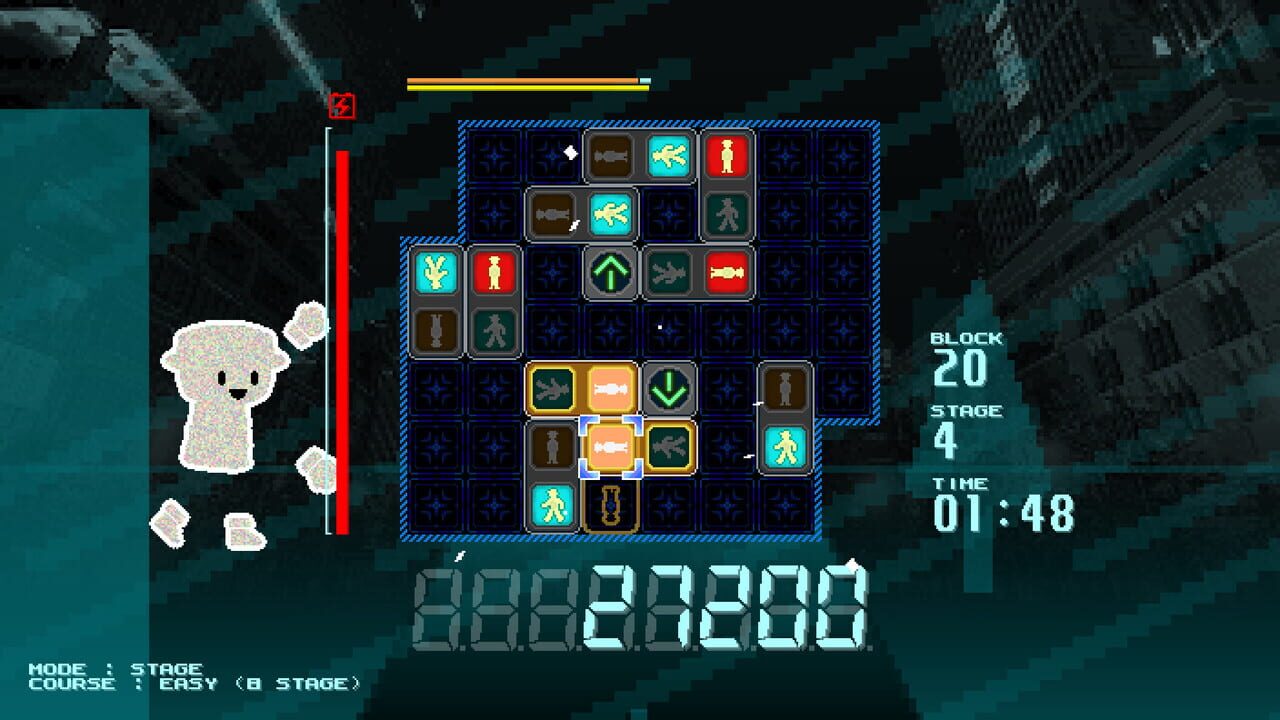Select the lamp block at the grid bottom

coord(609,505)
